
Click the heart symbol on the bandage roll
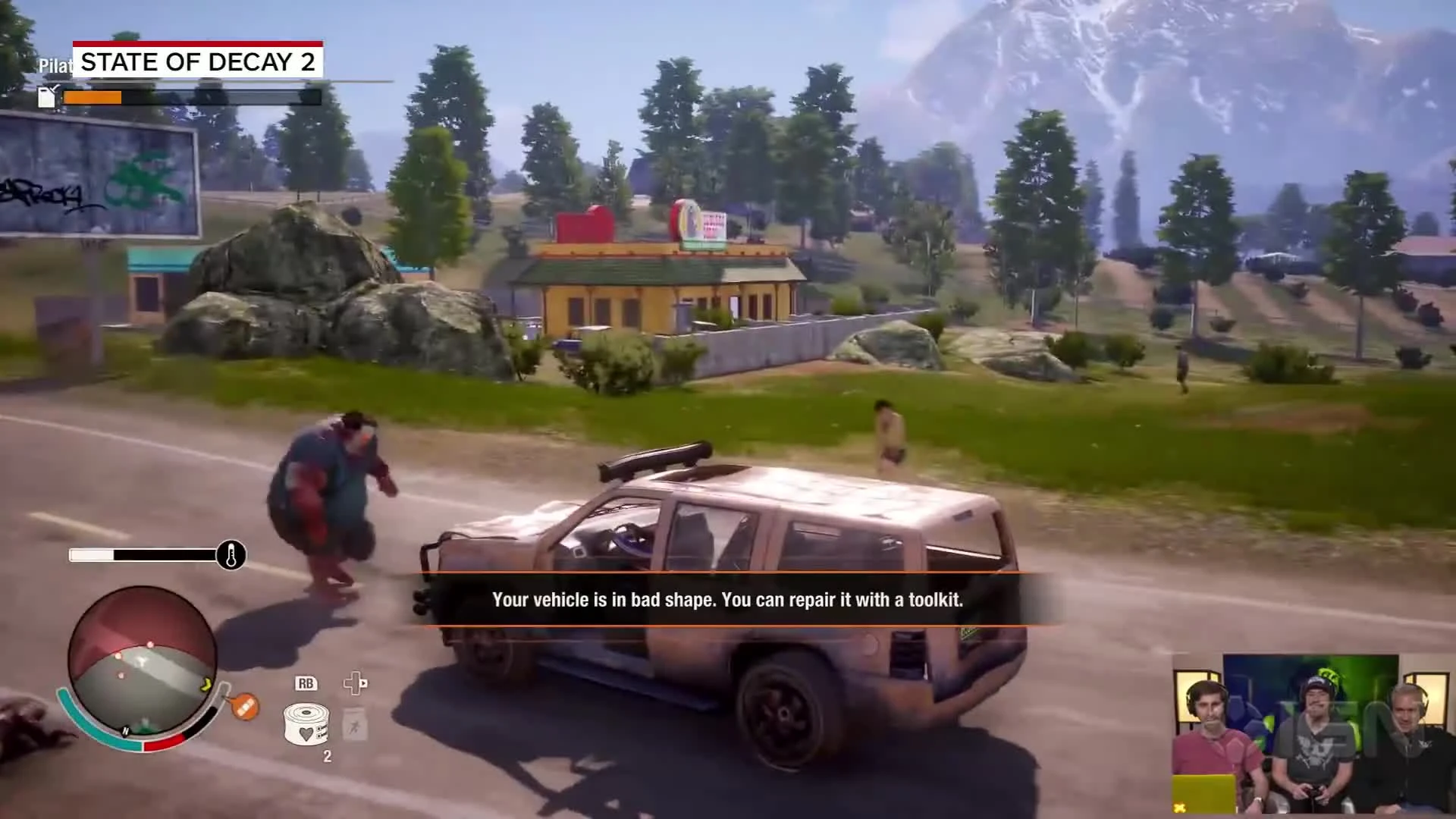pyautogui.click(x=305, y=733)
